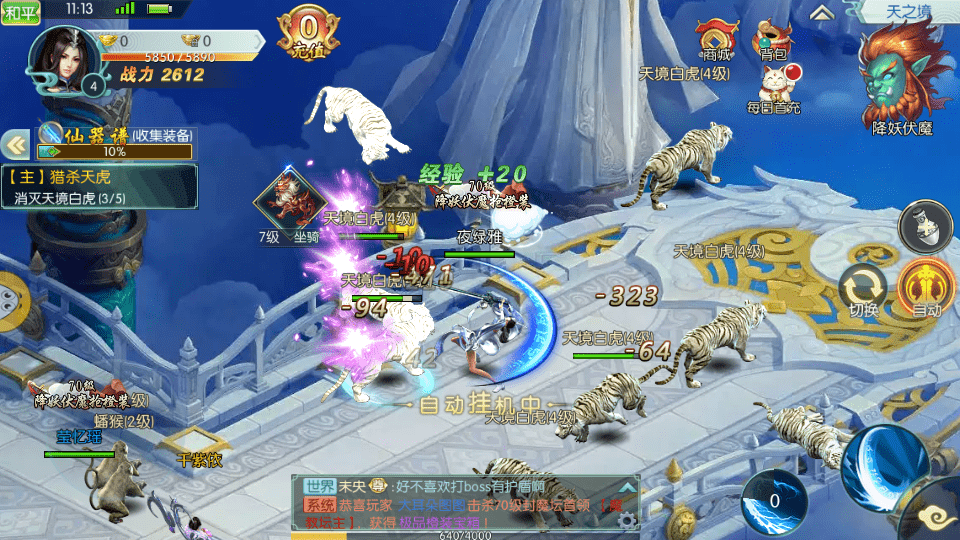Collapse the quest panel with the double arrow
The height and width of the screenshot is (540, 960).
tap(17, 146)
